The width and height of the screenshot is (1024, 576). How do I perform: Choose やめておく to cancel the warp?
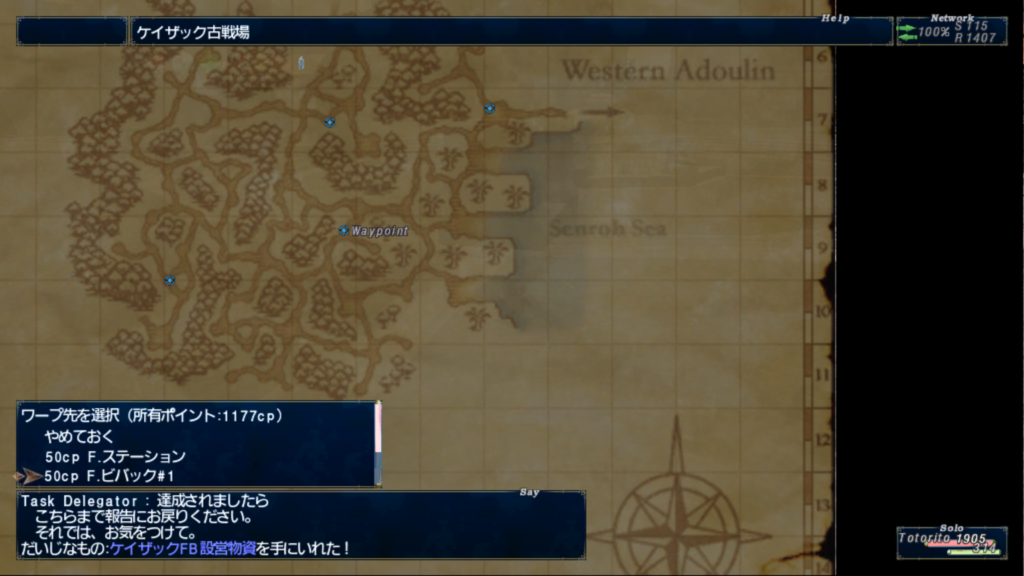coord(80,437)
